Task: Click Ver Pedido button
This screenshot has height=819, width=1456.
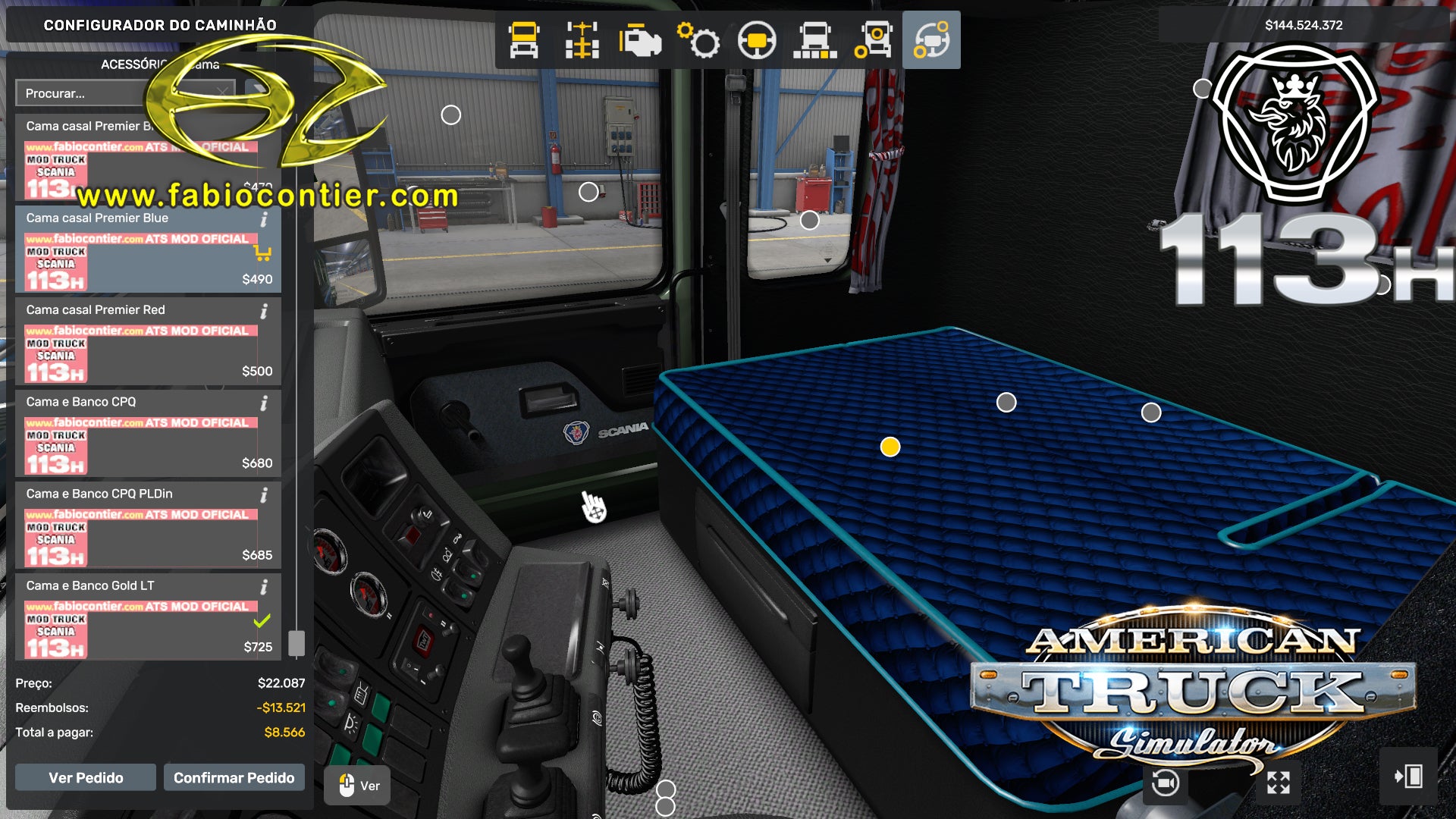Action: pos(85,777)
